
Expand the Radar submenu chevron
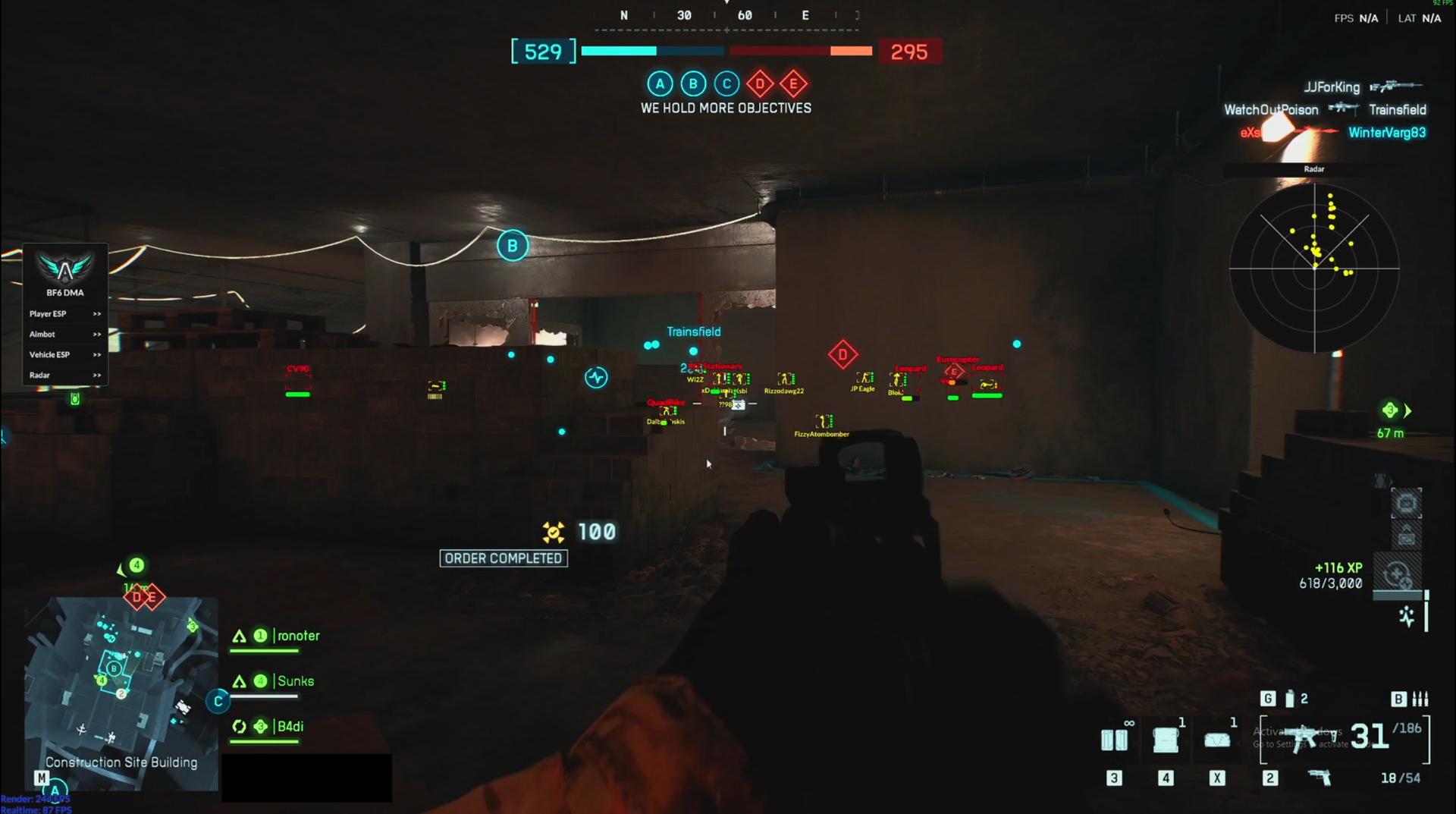tap(96, 375)
